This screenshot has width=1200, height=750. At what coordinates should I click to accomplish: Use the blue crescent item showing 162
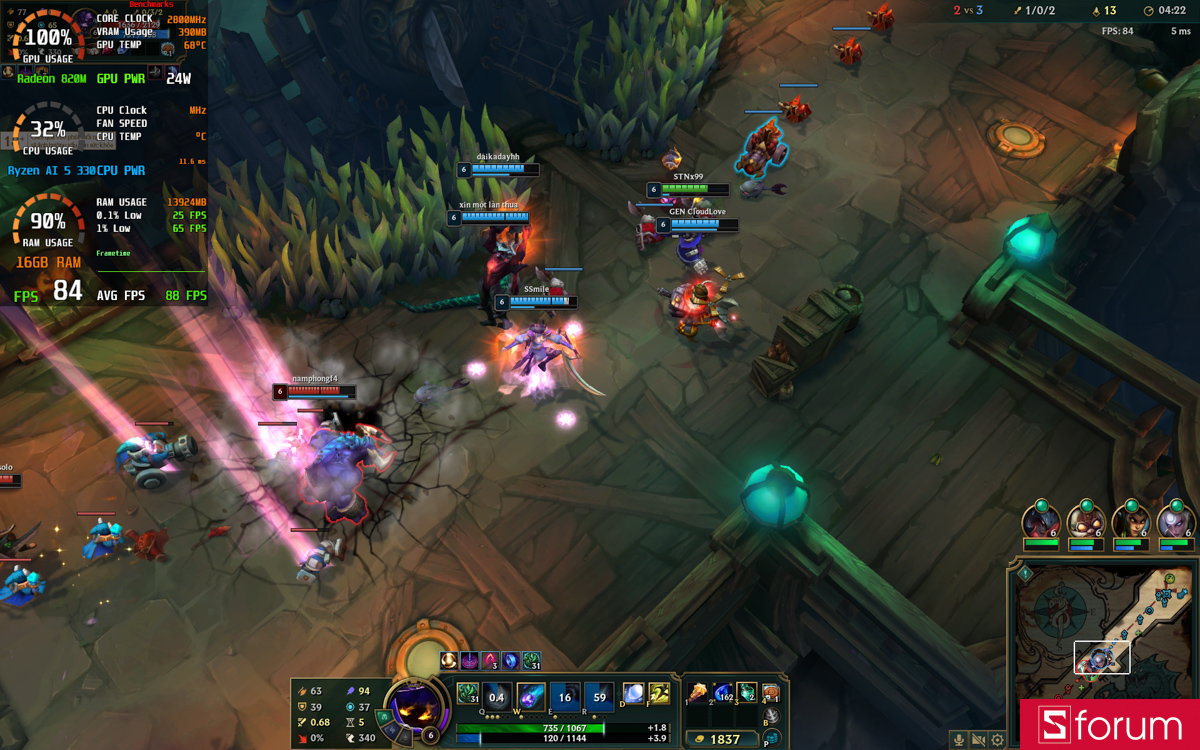pos(722,692)
